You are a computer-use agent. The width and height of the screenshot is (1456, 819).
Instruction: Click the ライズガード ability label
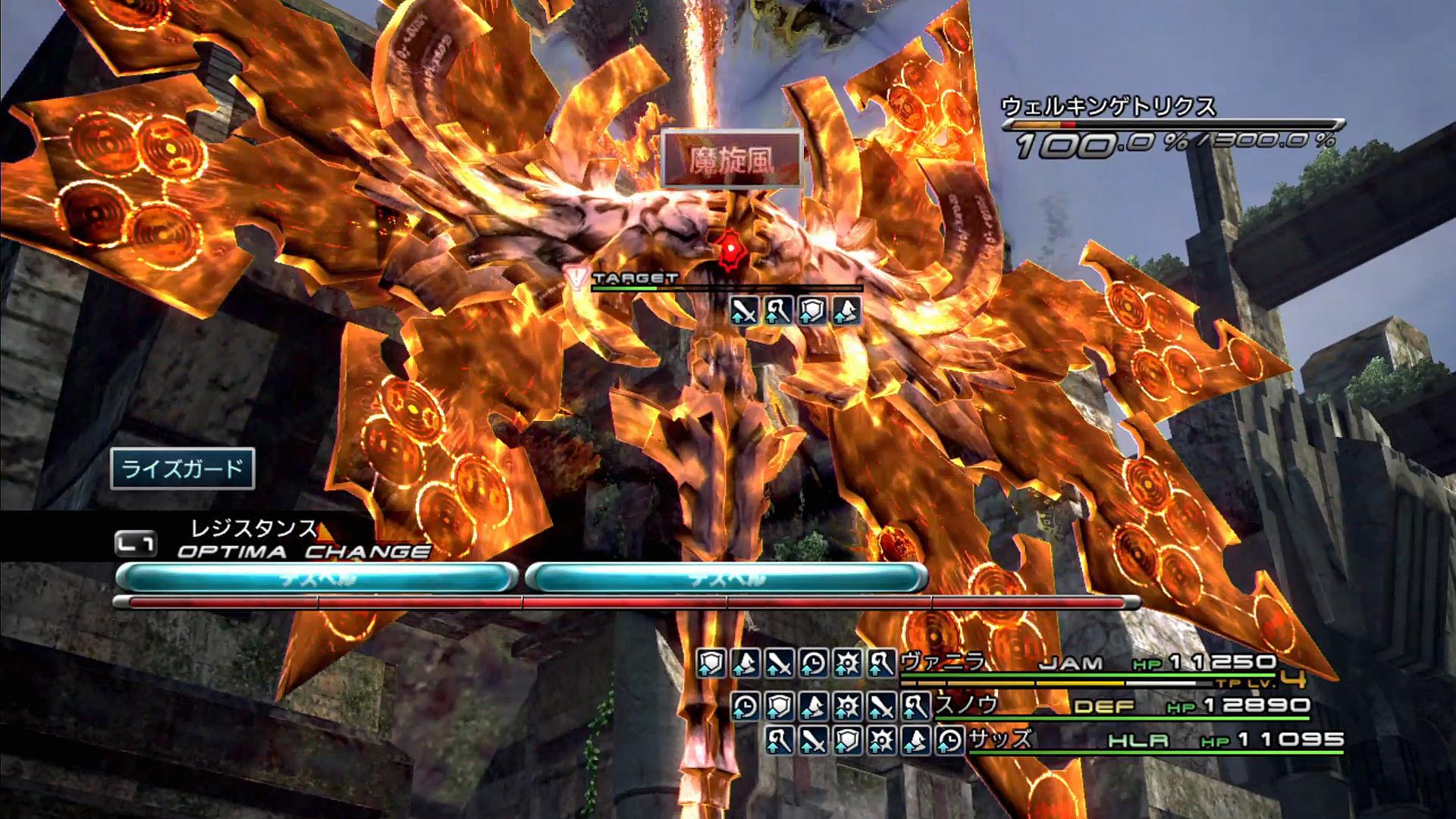(x=182, y=469)
